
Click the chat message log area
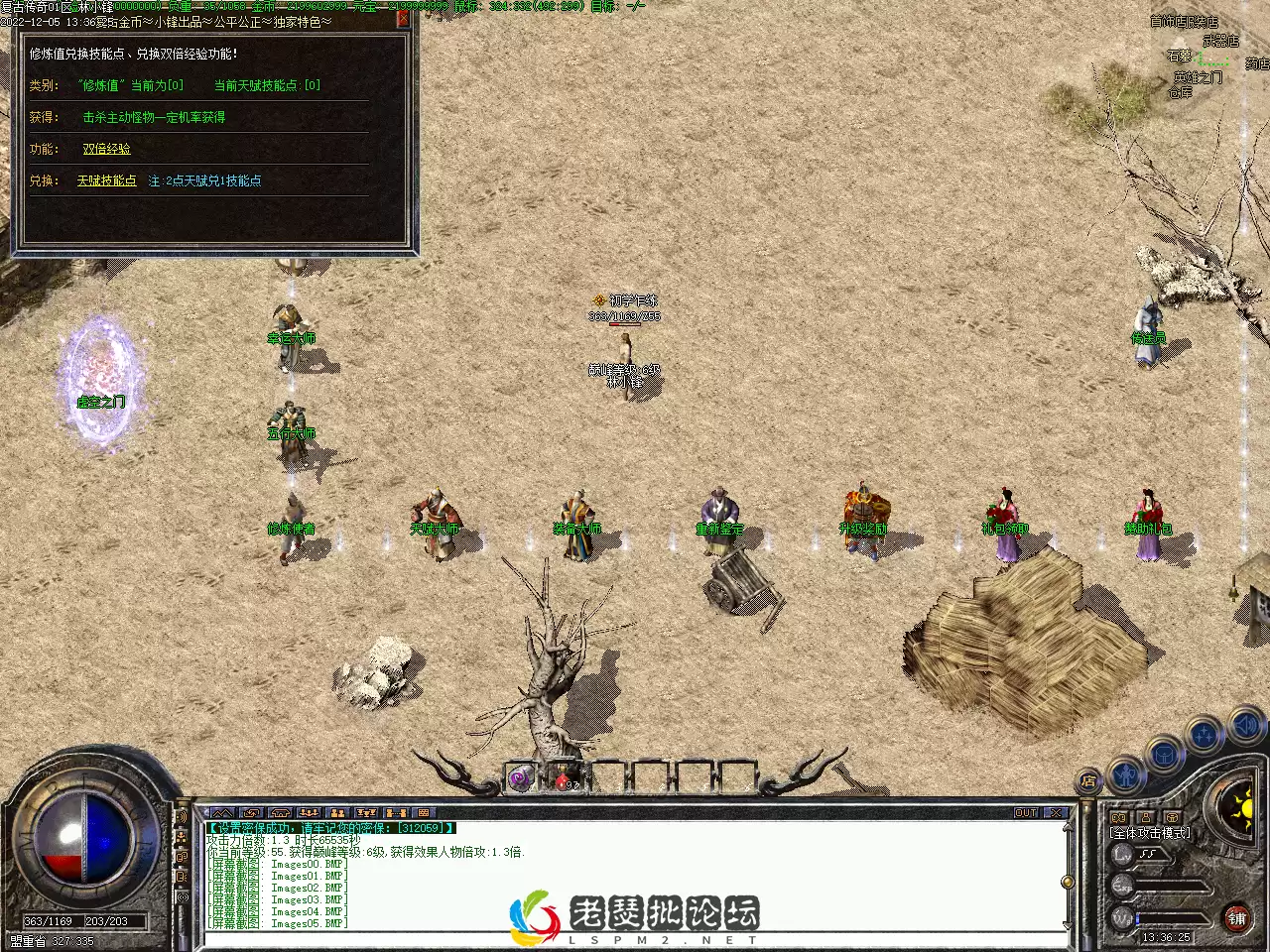pos(635,875)
